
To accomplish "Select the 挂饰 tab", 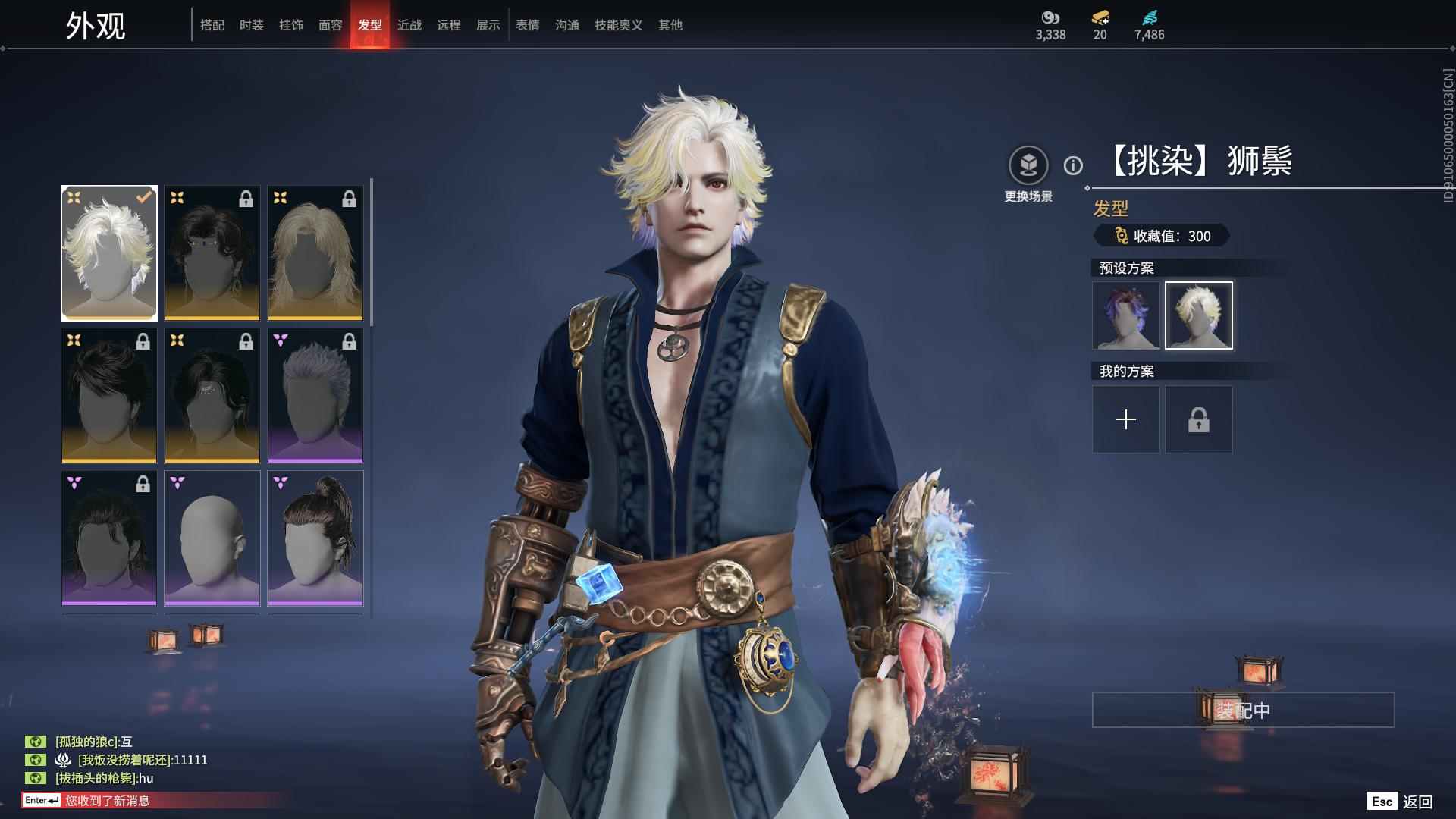I will tap(291, 25).
